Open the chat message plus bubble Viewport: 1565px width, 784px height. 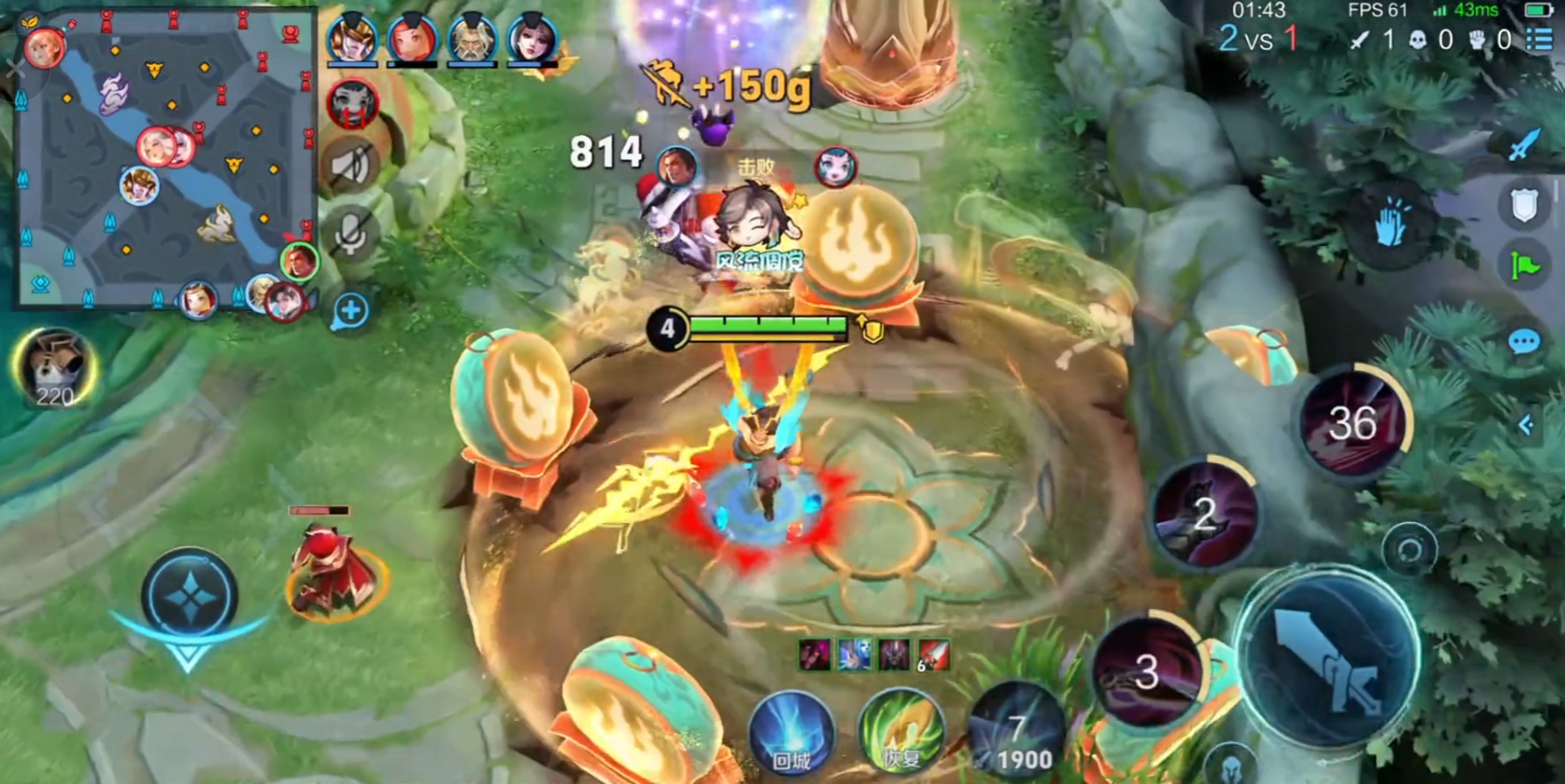[350, 311]
